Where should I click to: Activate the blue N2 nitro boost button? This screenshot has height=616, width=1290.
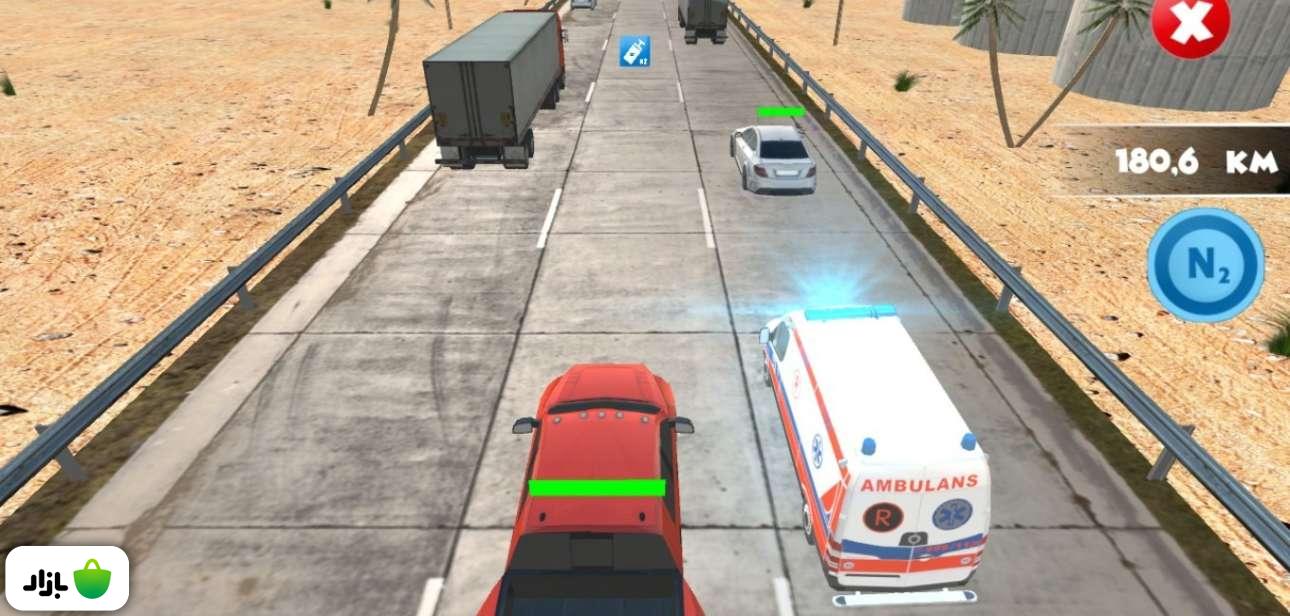coord(1205,265)
